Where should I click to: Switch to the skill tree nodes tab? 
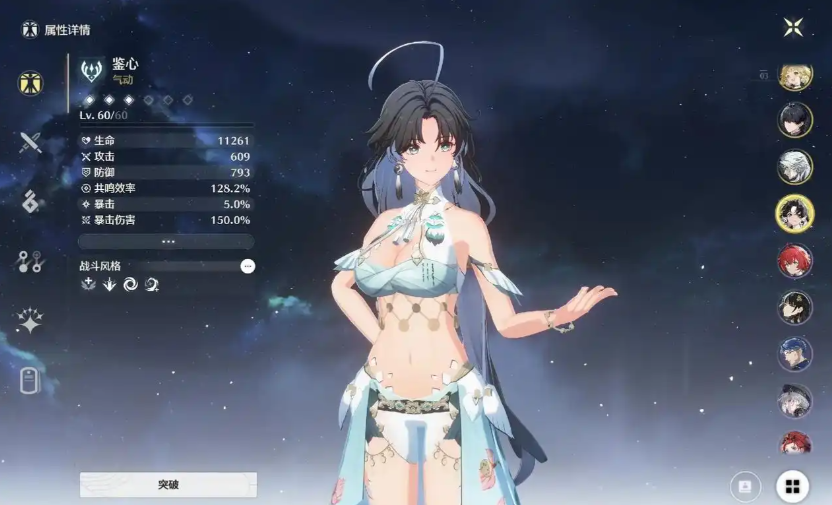pos(30,262)
